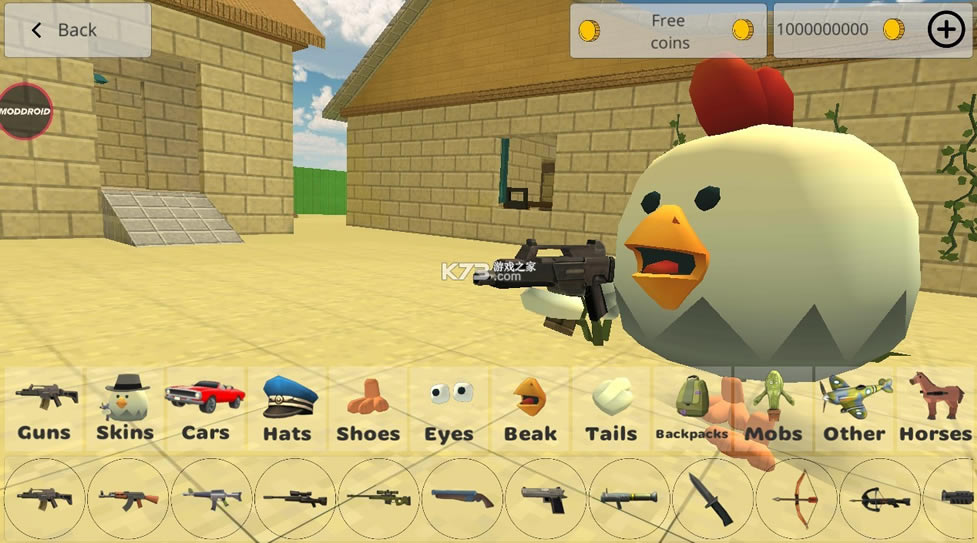The width and height of the screenshot is (977, 543).
Task: View the Tails category
Action: coord(611,409)
